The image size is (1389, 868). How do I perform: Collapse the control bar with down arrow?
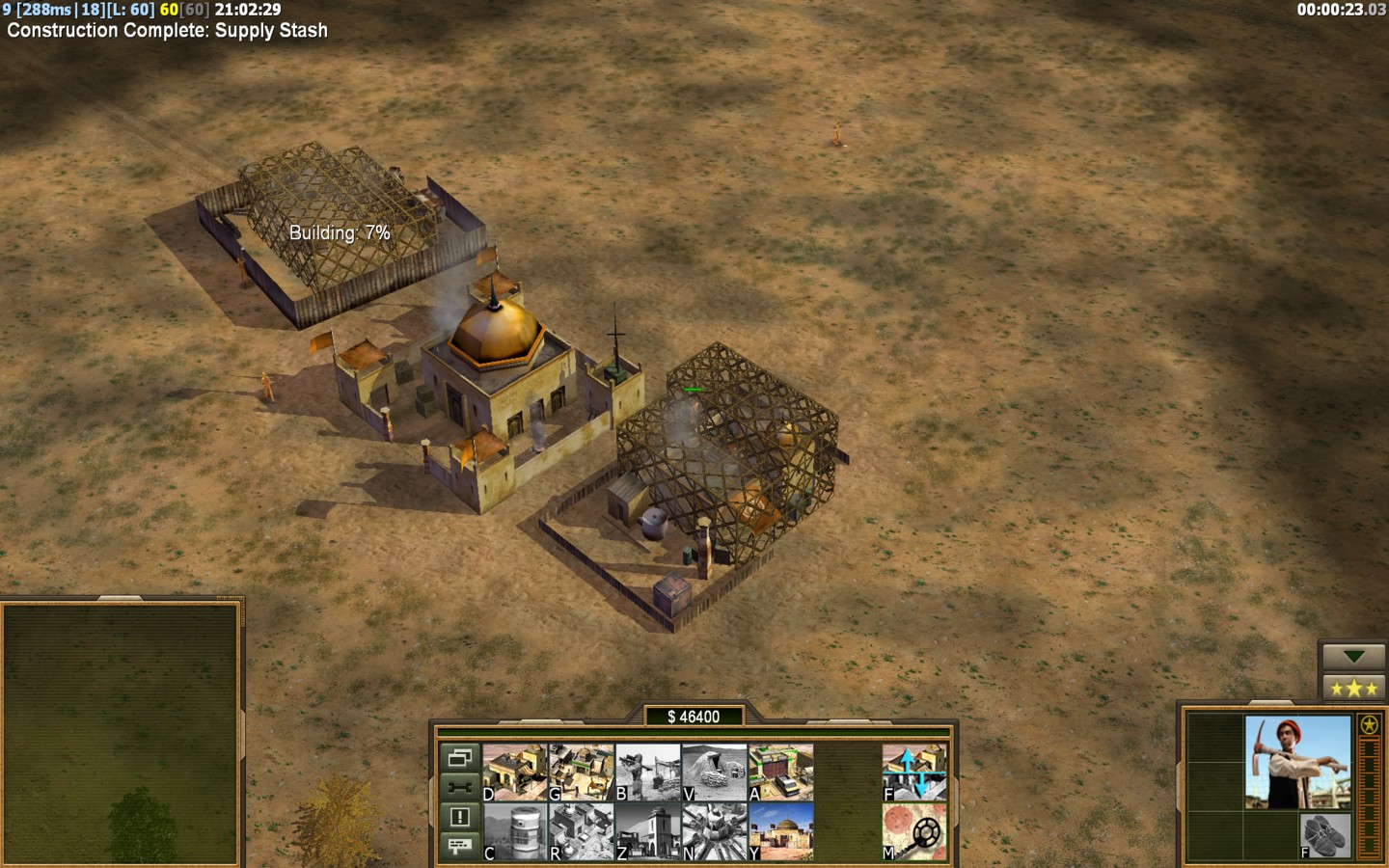1353,657
